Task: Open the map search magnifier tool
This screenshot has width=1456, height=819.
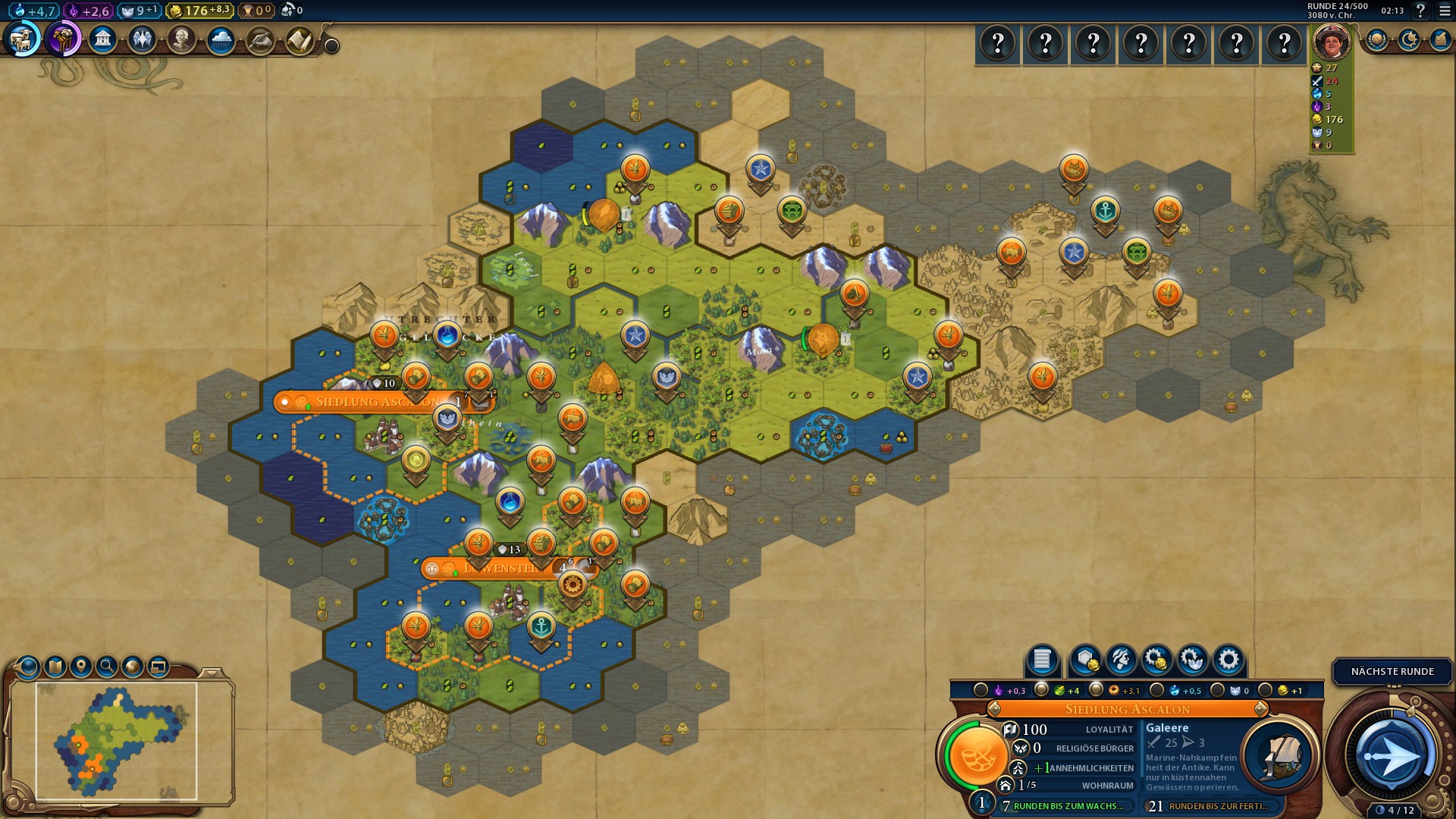Action: [107, 667]
